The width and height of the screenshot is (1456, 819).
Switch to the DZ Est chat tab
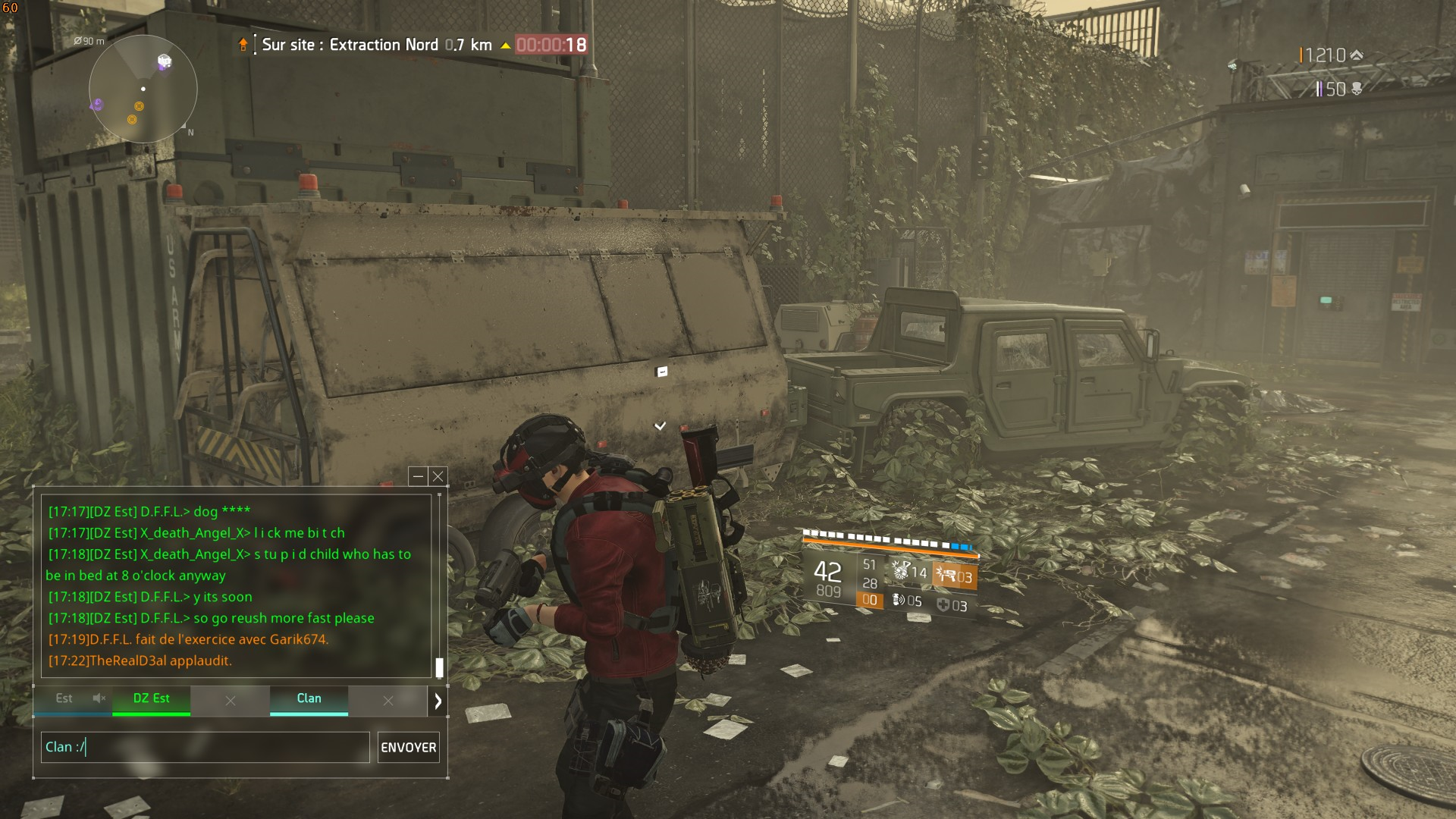coord(151,699)
